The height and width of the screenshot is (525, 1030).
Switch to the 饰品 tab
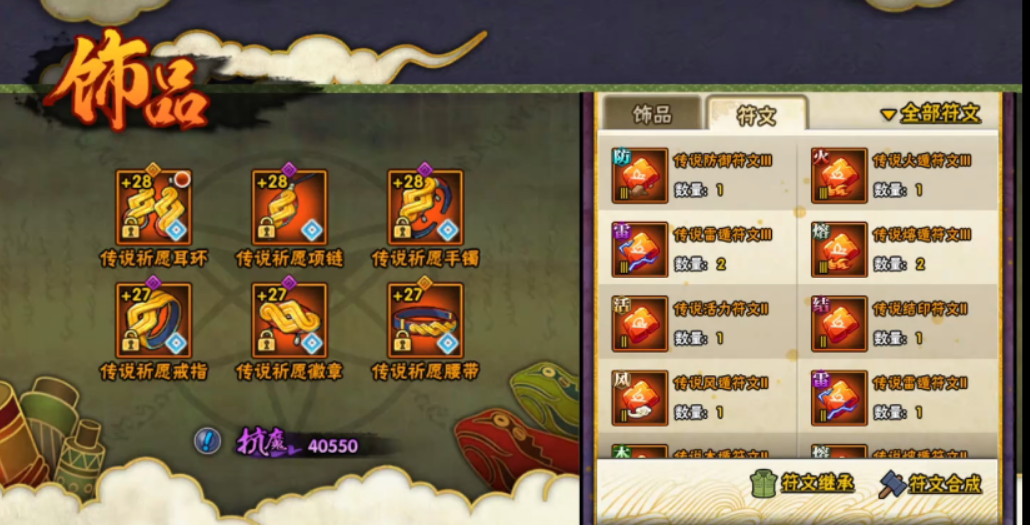click(652, 114)
